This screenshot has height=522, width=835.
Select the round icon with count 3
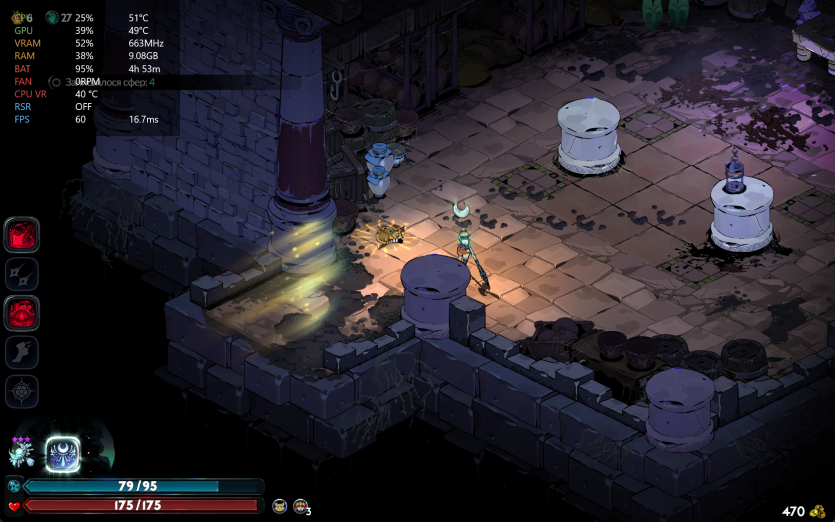(300, 507)
